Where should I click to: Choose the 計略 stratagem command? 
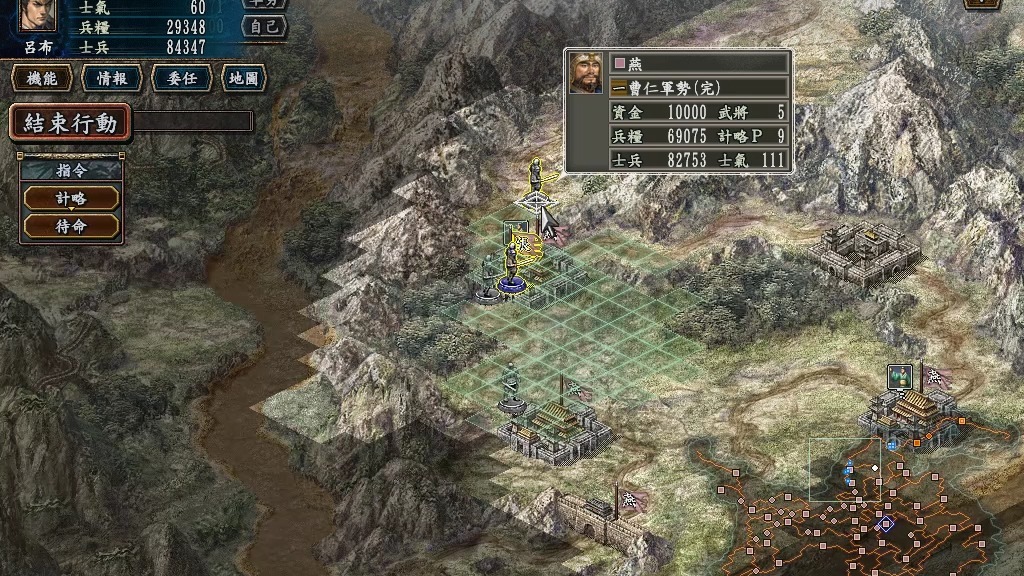pyautogui.click(x=71, y=198)
